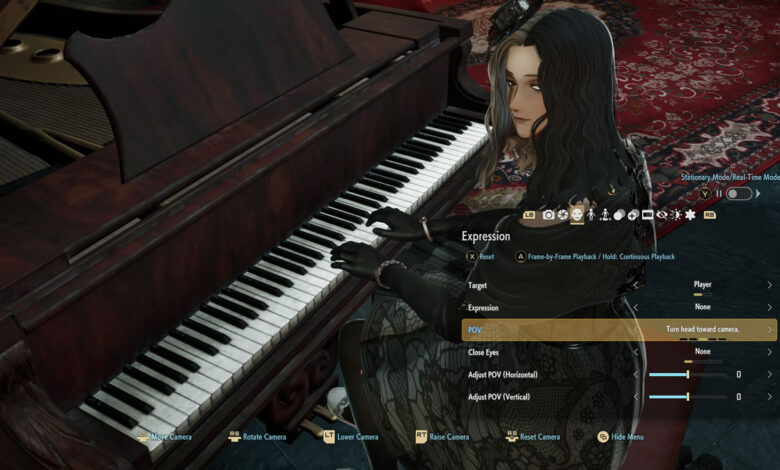
Task: Cycle Close Eyes to the next option
Action: 770,352
